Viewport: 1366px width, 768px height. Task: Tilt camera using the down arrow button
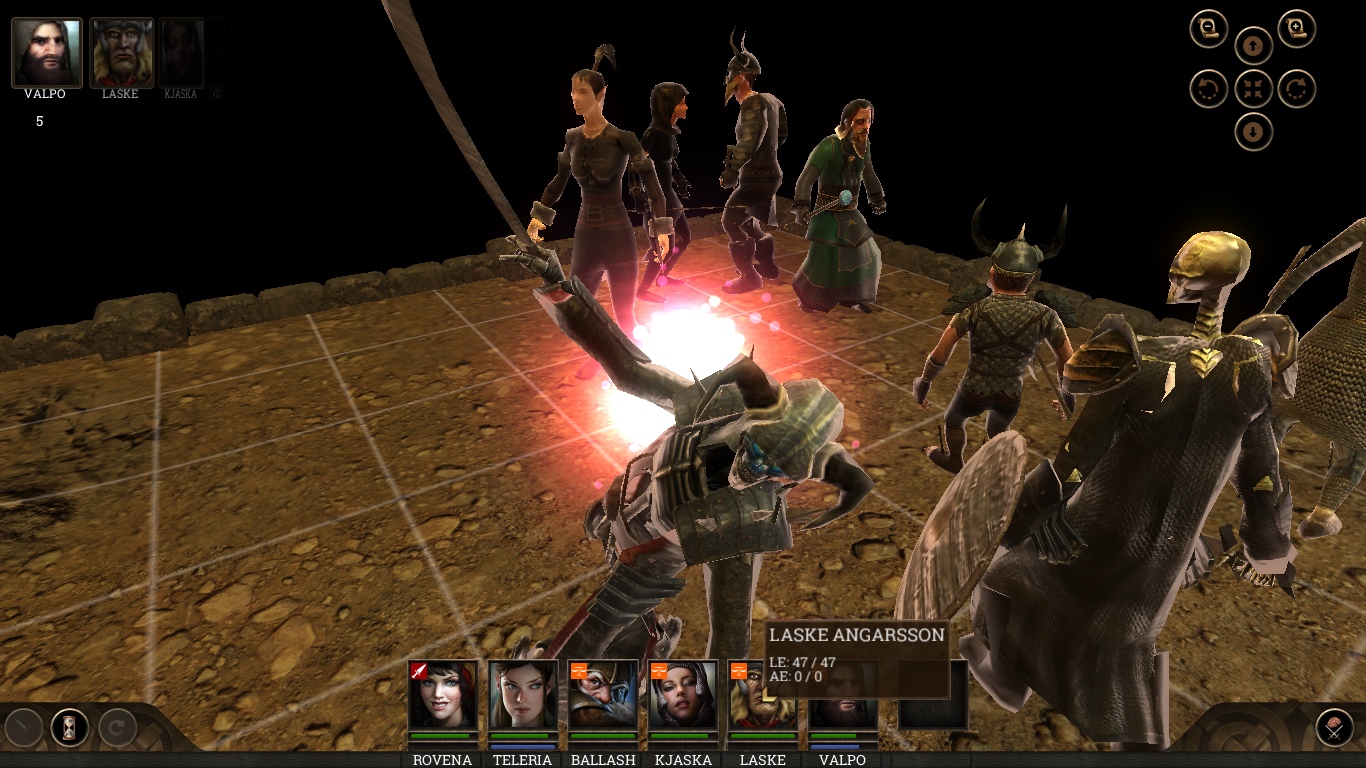(x=1253, y=132)
